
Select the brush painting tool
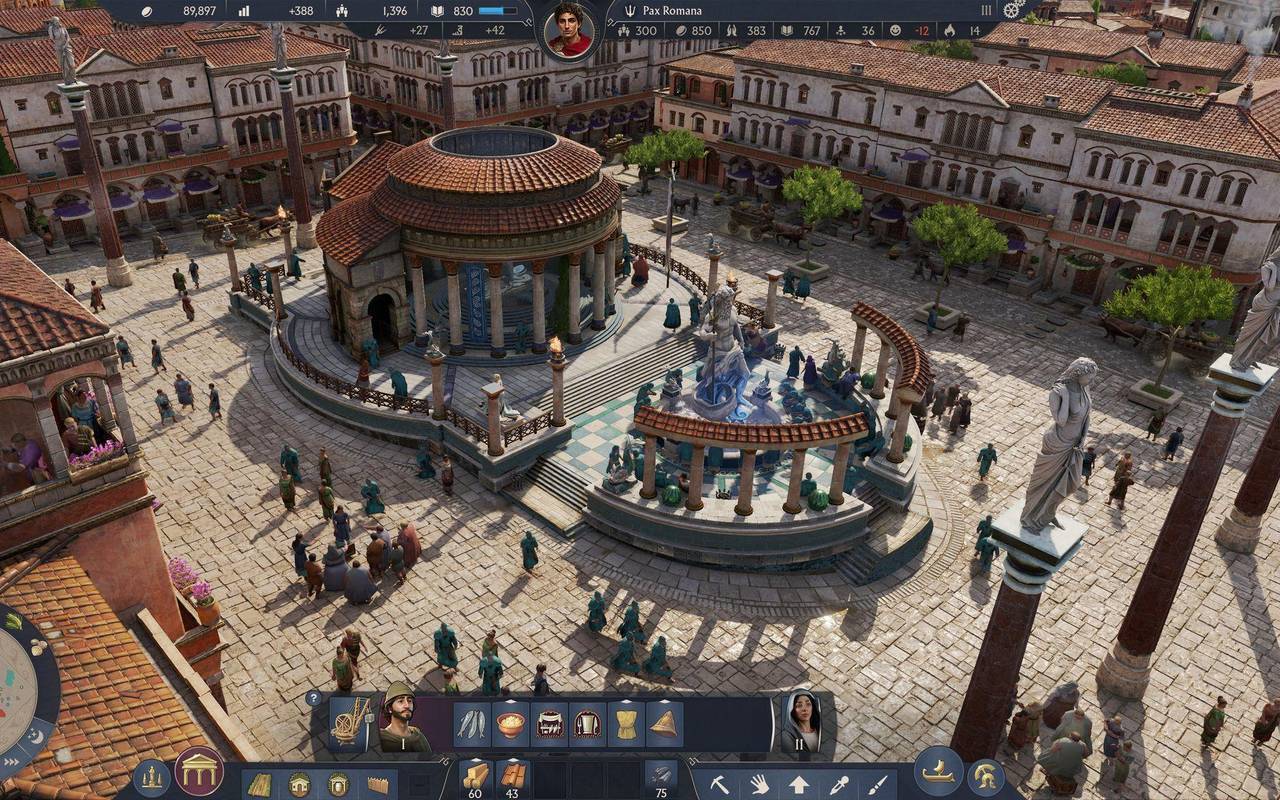point(877,785)
